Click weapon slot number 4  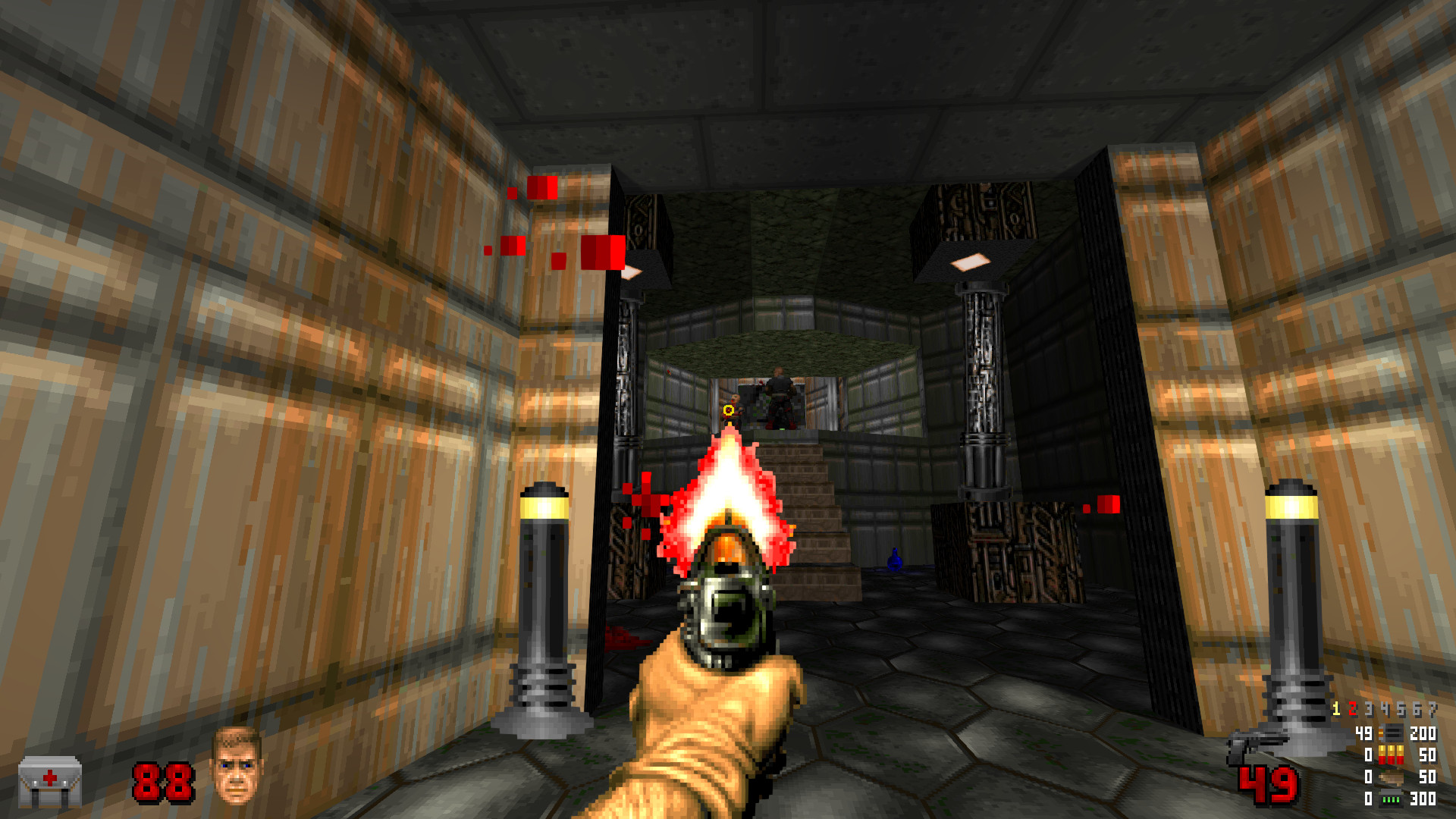(x=1384, y=708)
